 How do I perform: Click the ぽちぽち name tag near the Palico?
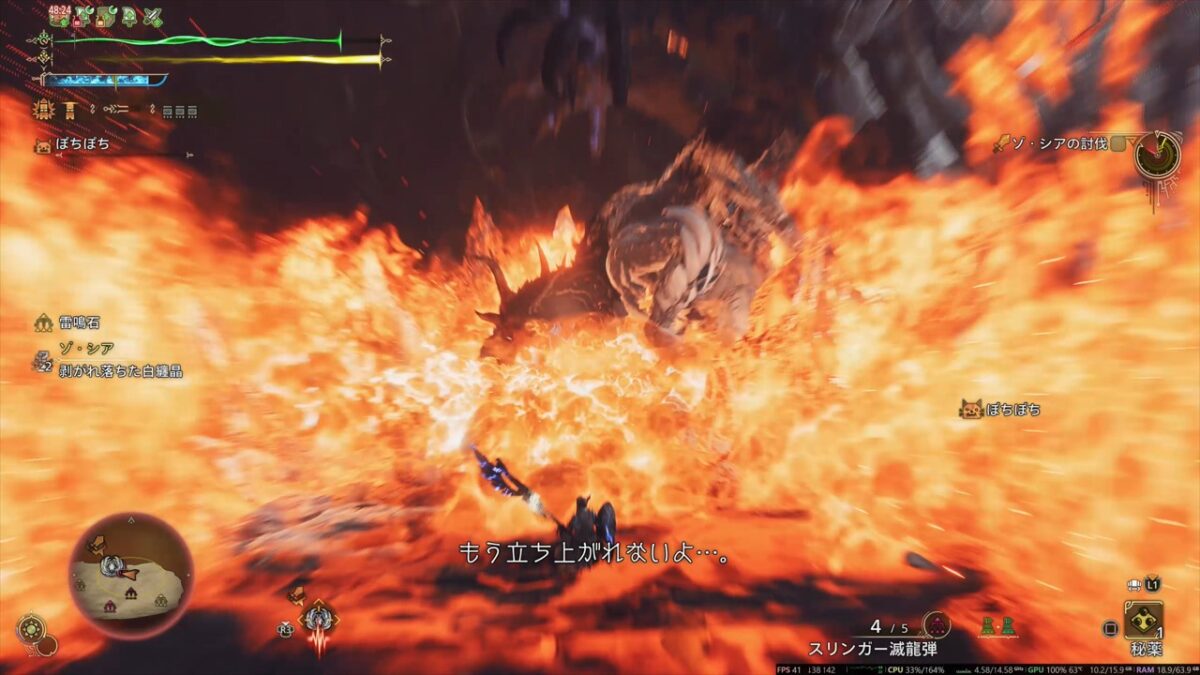coord(1002,409)
